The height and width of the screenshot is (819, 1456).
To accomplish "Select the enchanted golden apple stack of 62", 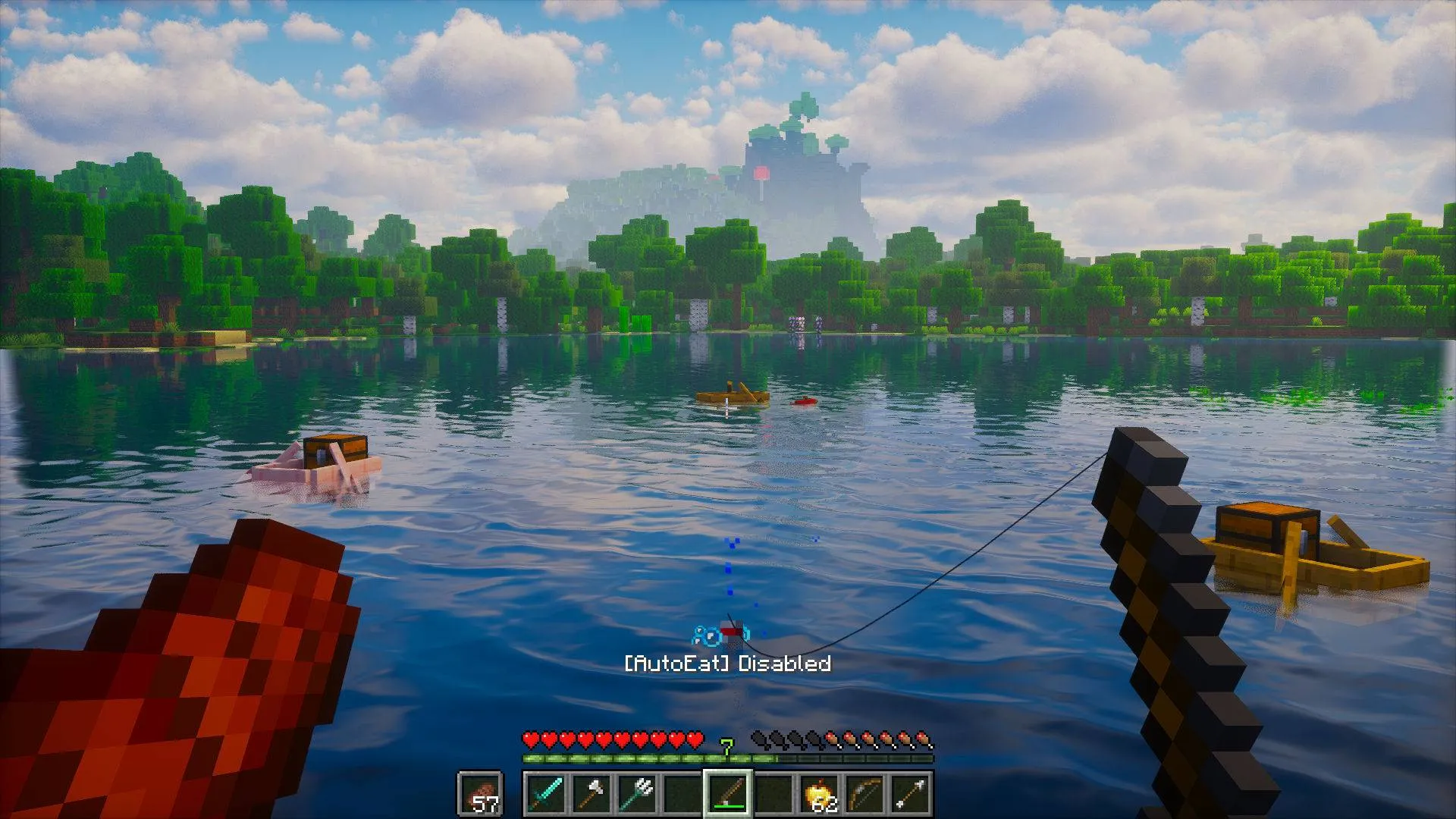I will 820,792.
